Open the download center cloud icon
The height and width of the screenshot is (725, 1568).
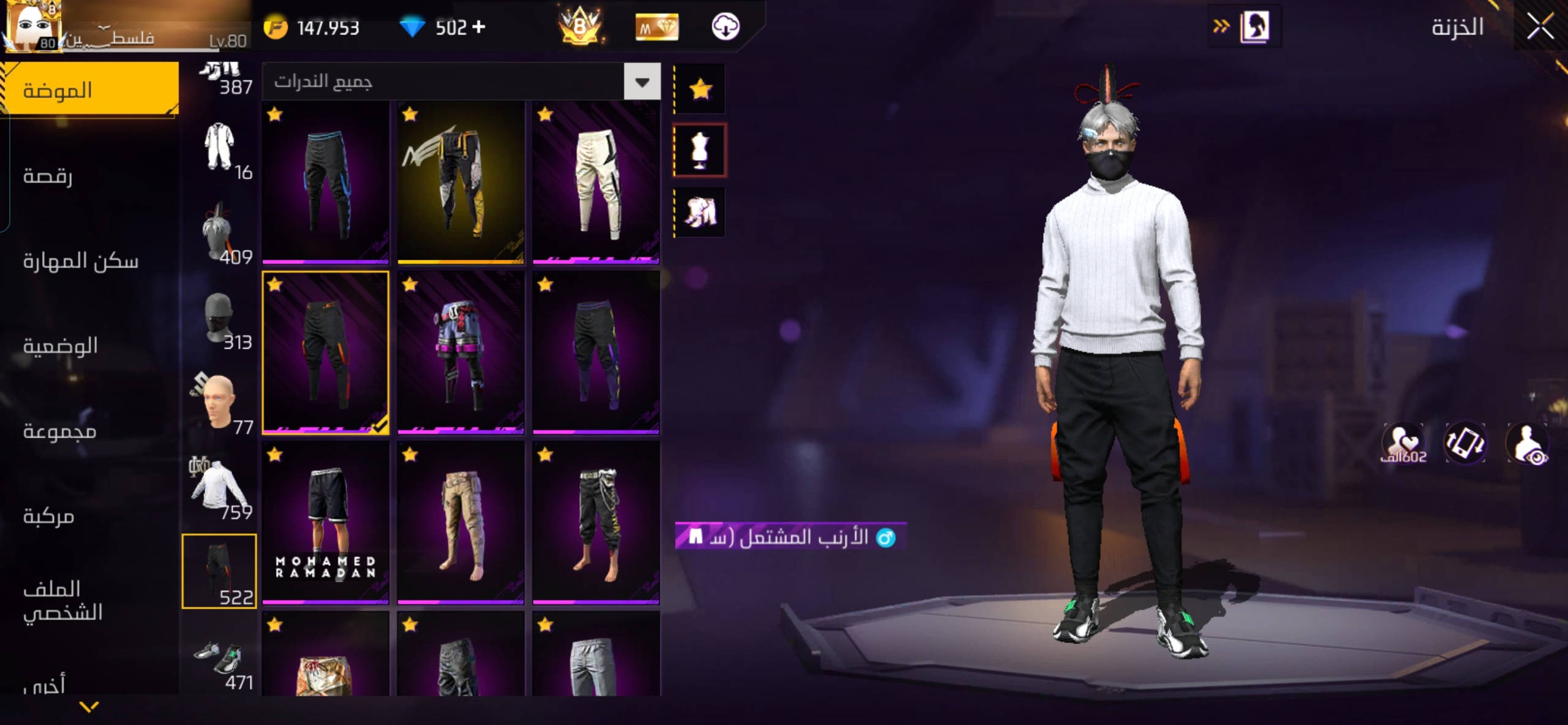click(725, 27)
